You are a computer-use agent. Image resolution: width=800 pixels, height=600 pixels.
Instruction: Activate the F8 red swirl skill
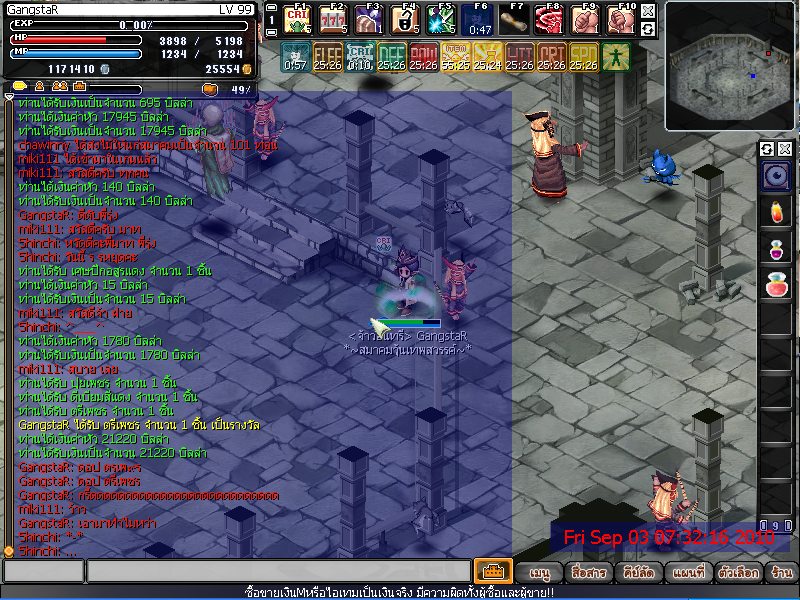click(x=548, y=19)
